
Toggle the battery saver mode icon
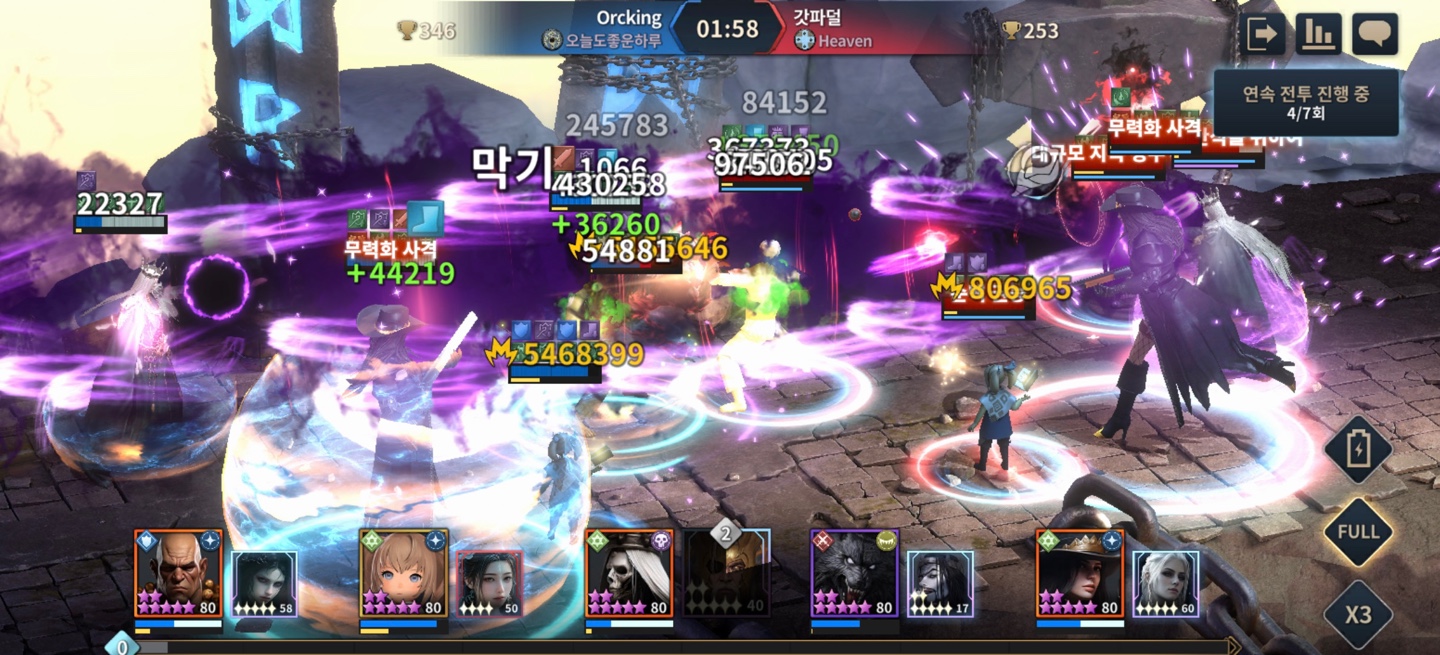click(x=1358, y=451)
